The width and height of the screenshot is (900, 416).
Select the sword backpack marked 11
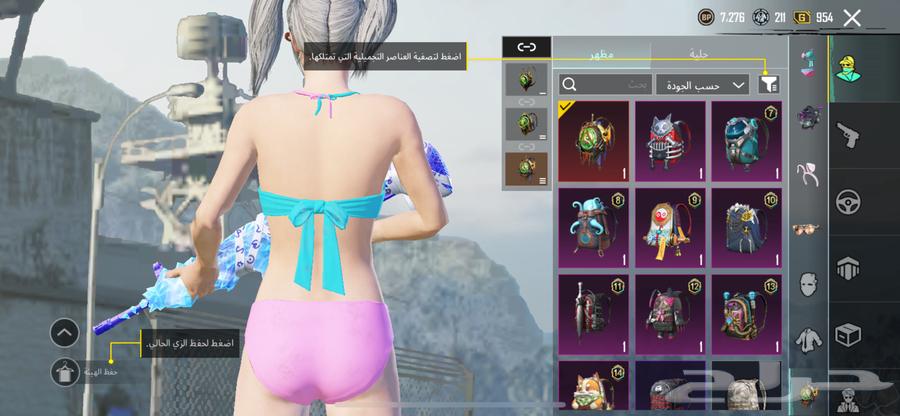point(593,312)
